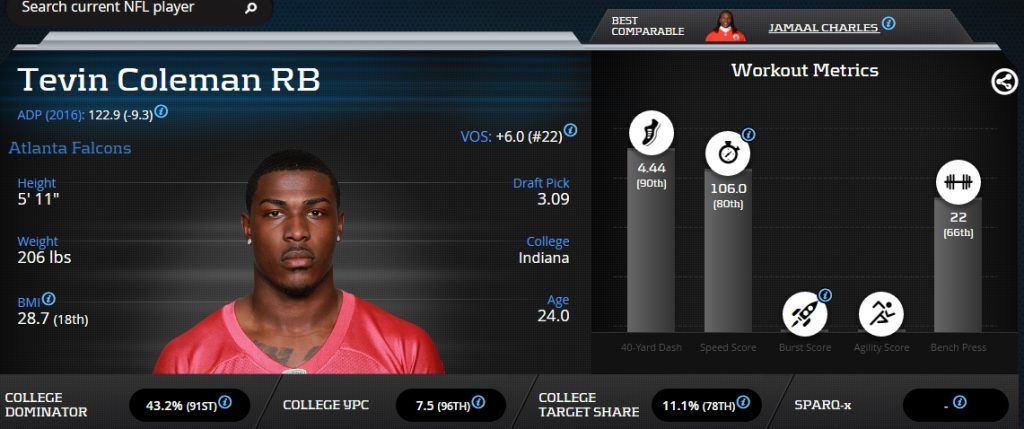Screen dimensions: 1024x429
Task: Click the Speed Score stopwatch icon
Action: click(727, 155)
